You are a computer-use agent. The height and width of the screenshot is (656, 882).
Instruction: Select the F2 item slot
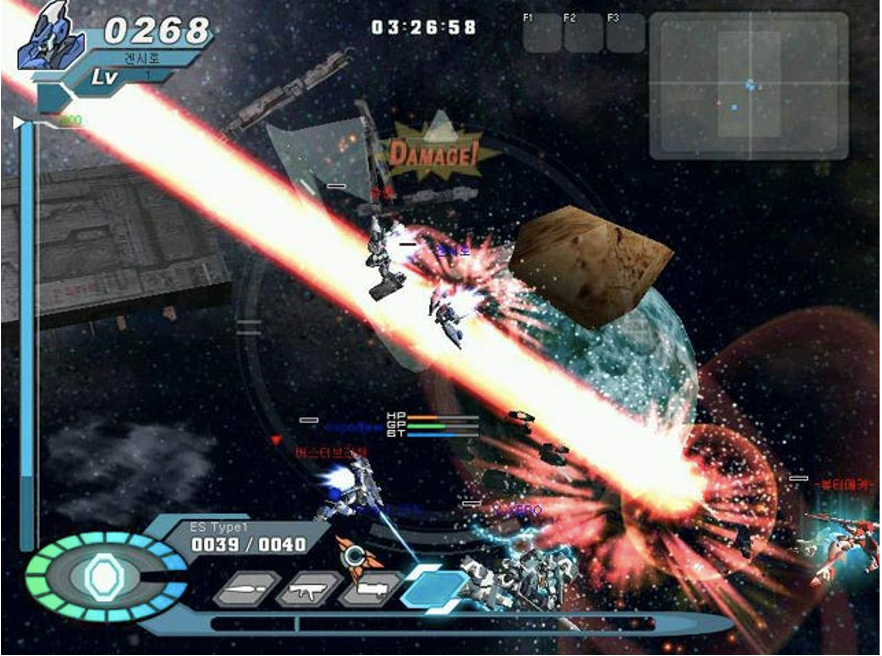(x=583, y=33)
